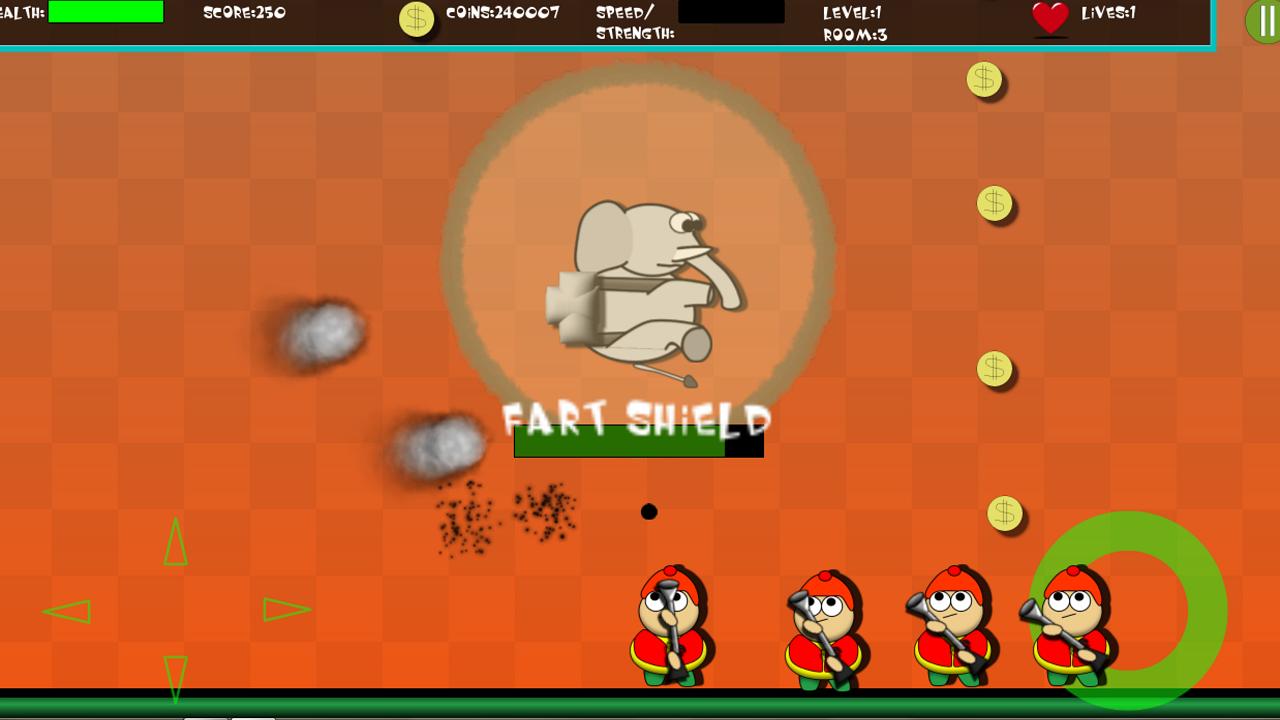Image resolution: width=1280 pixels, height=720 pixels.
Task: Collect the second floating coin from the top
Action: pos(996,203)
